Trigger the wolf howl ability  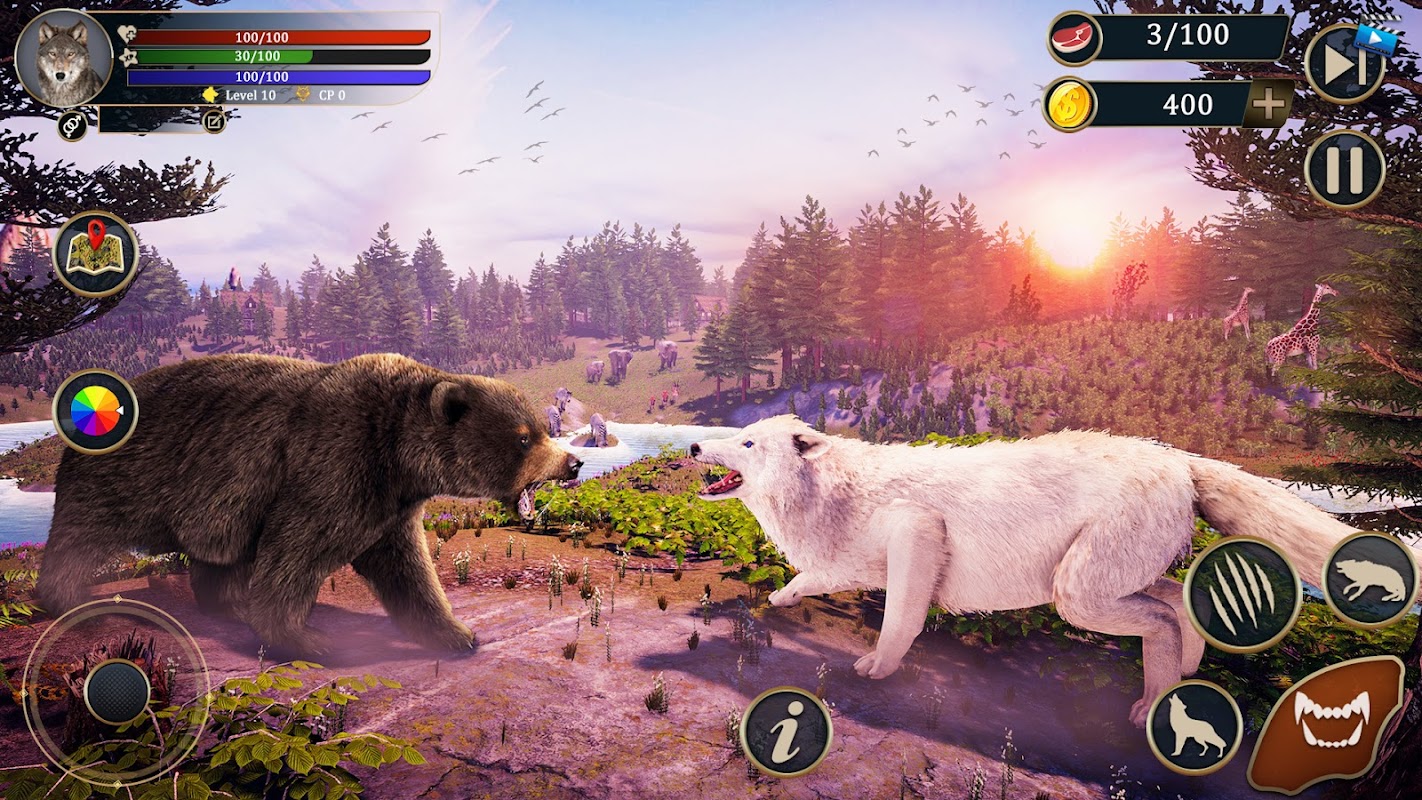(x=1194, y=727)
